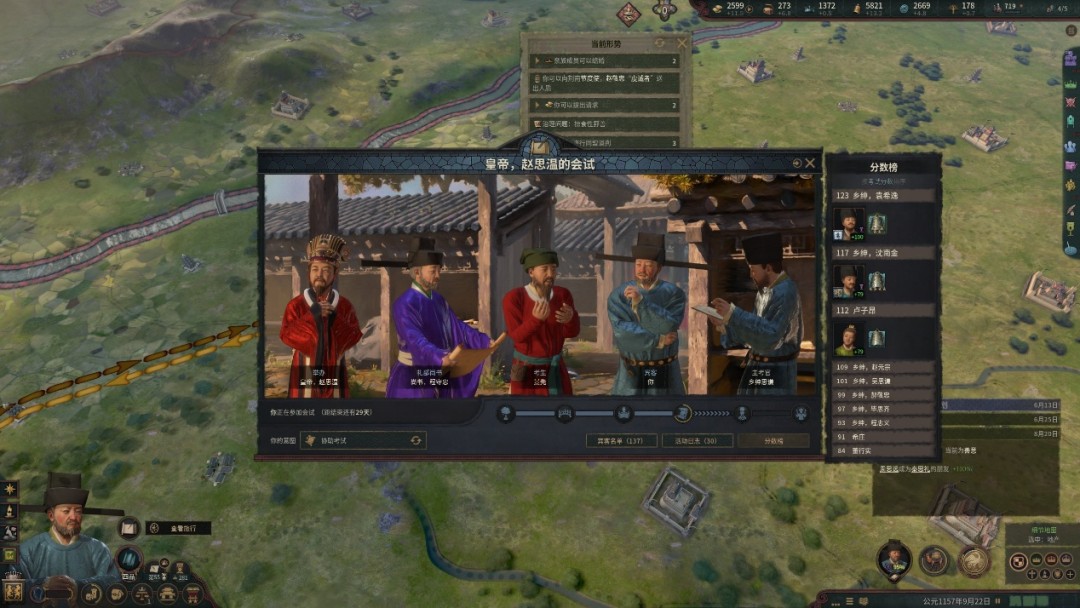This screenshot has width=1080, height=608.
Task: Click the 分数榜 scoreboard button
Action: [x=773, y=440]
